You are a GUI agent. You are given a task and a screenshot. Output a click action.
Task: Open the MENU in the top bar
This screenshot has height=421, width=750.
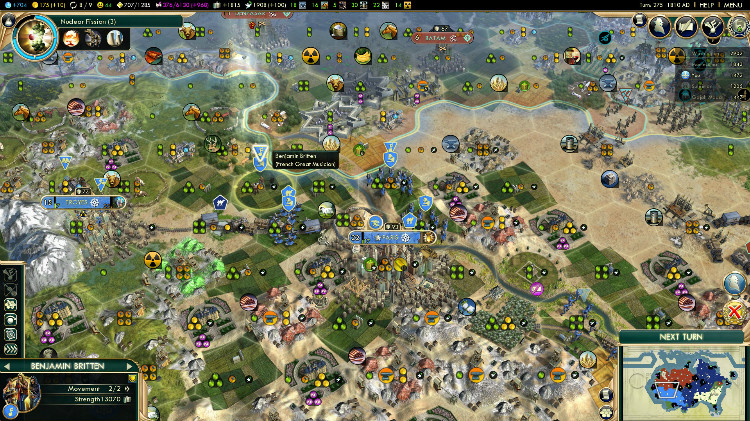click(733, 5)
